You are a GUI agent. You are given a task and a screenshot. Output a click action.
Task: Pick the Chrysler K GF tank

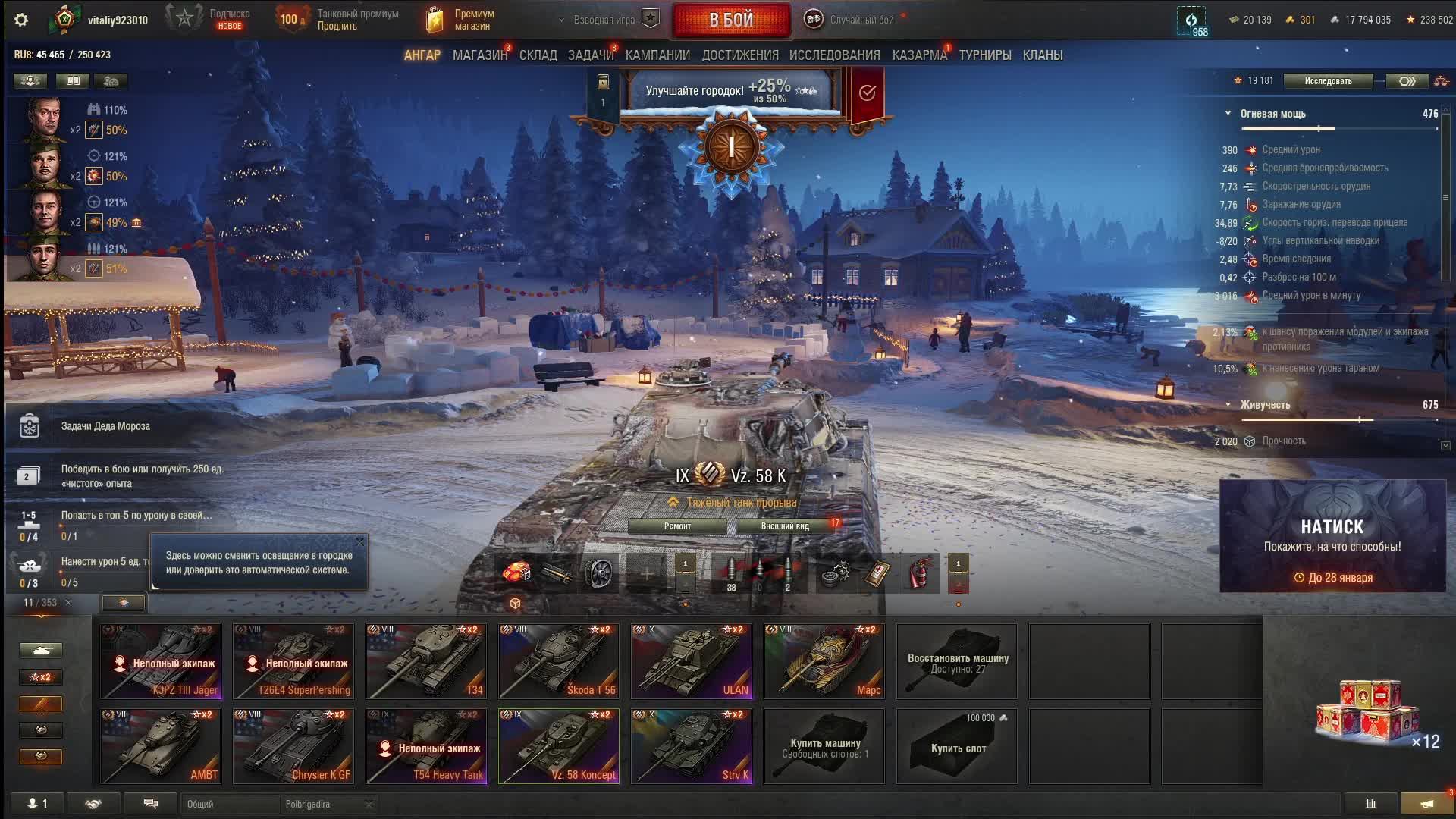click(x=293, y=745)
